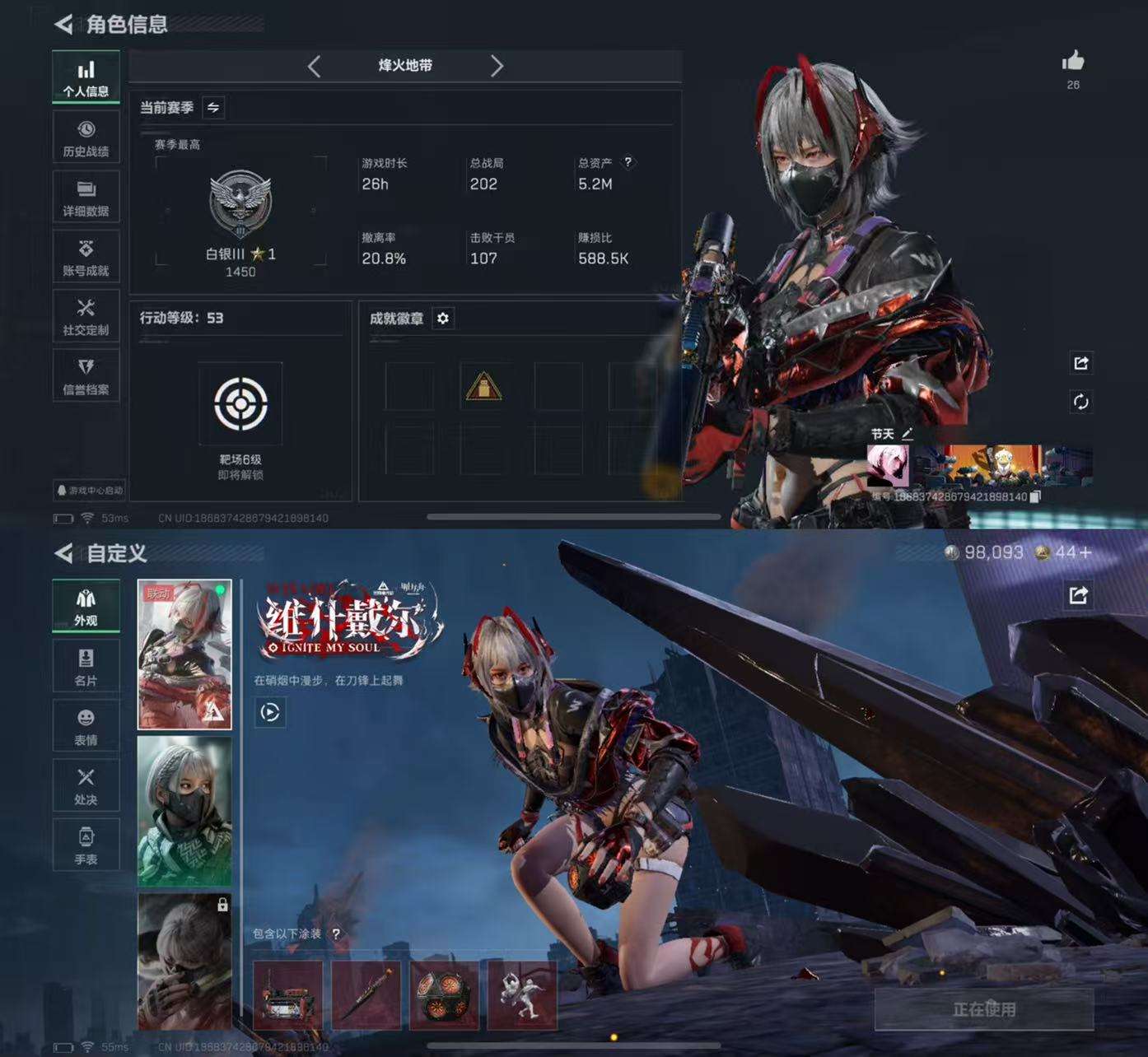
Task: Open the 社交定制 social customization panel
Action: [86, 315]
